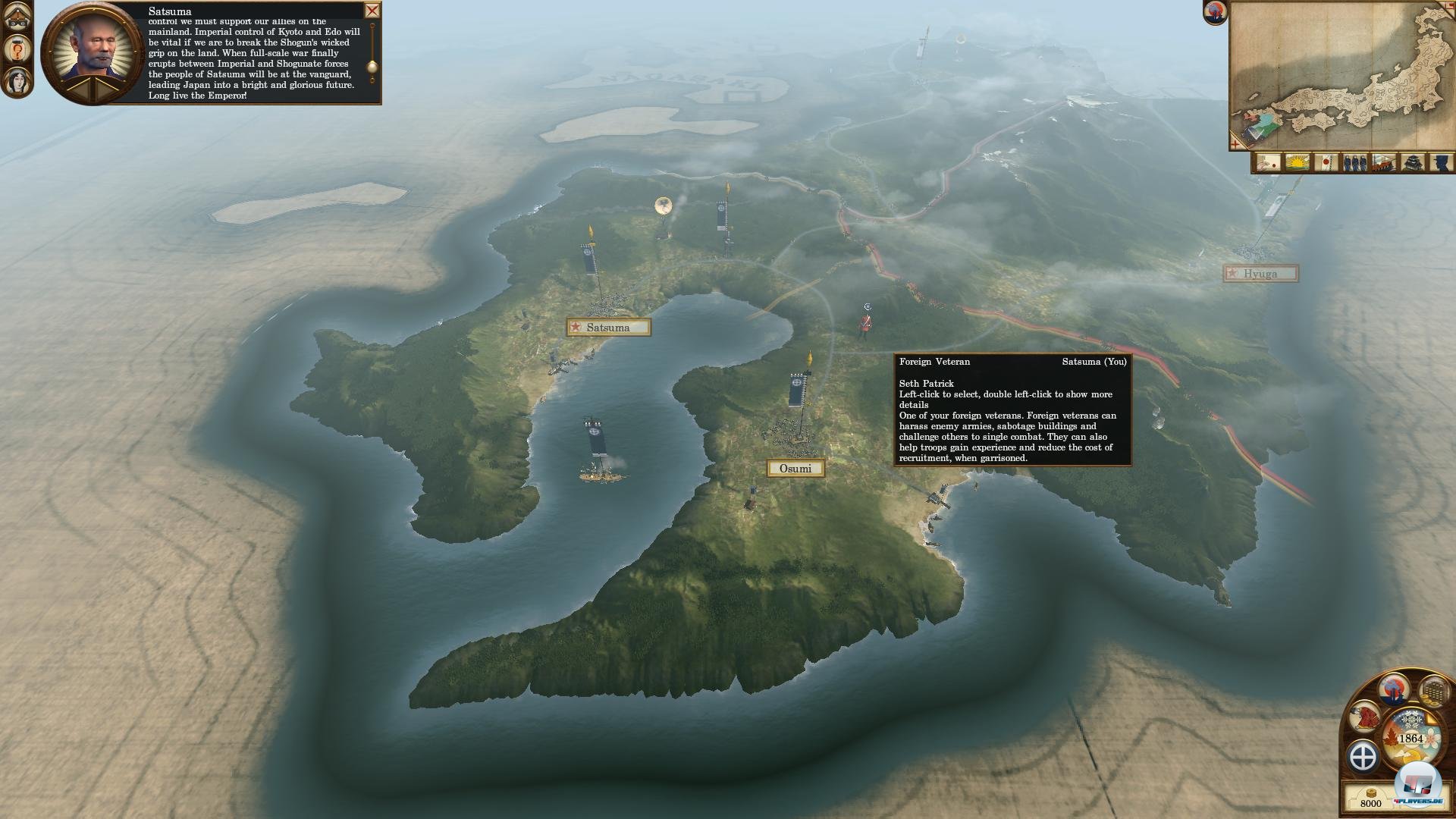Open the blue officer silhouette agents list
The height and width of the screenshot is (819, 1456).
(x=1441, y=162)
